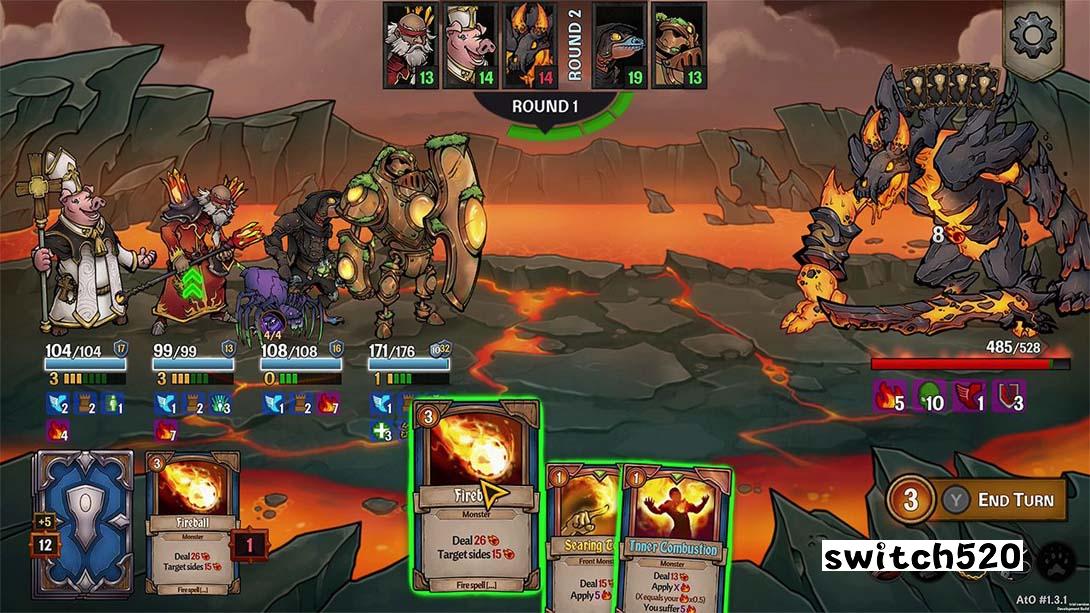Click the lava monster turn-order portrait
1090x613 pixels.
[x=530, y=45]
